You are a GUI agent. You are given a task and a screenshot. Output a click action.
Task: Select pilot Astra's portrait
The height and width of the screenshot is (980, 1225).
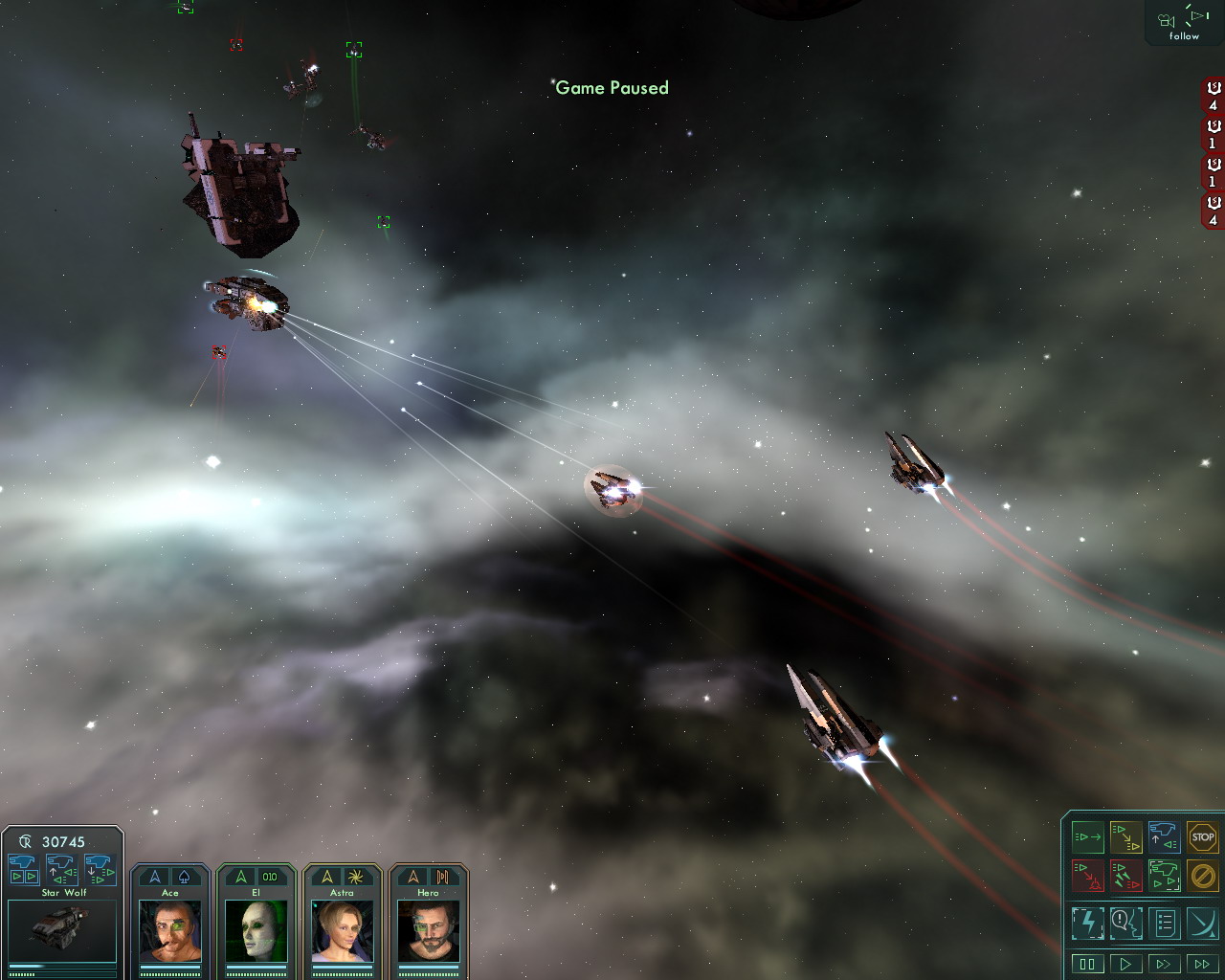pos(342,930)
